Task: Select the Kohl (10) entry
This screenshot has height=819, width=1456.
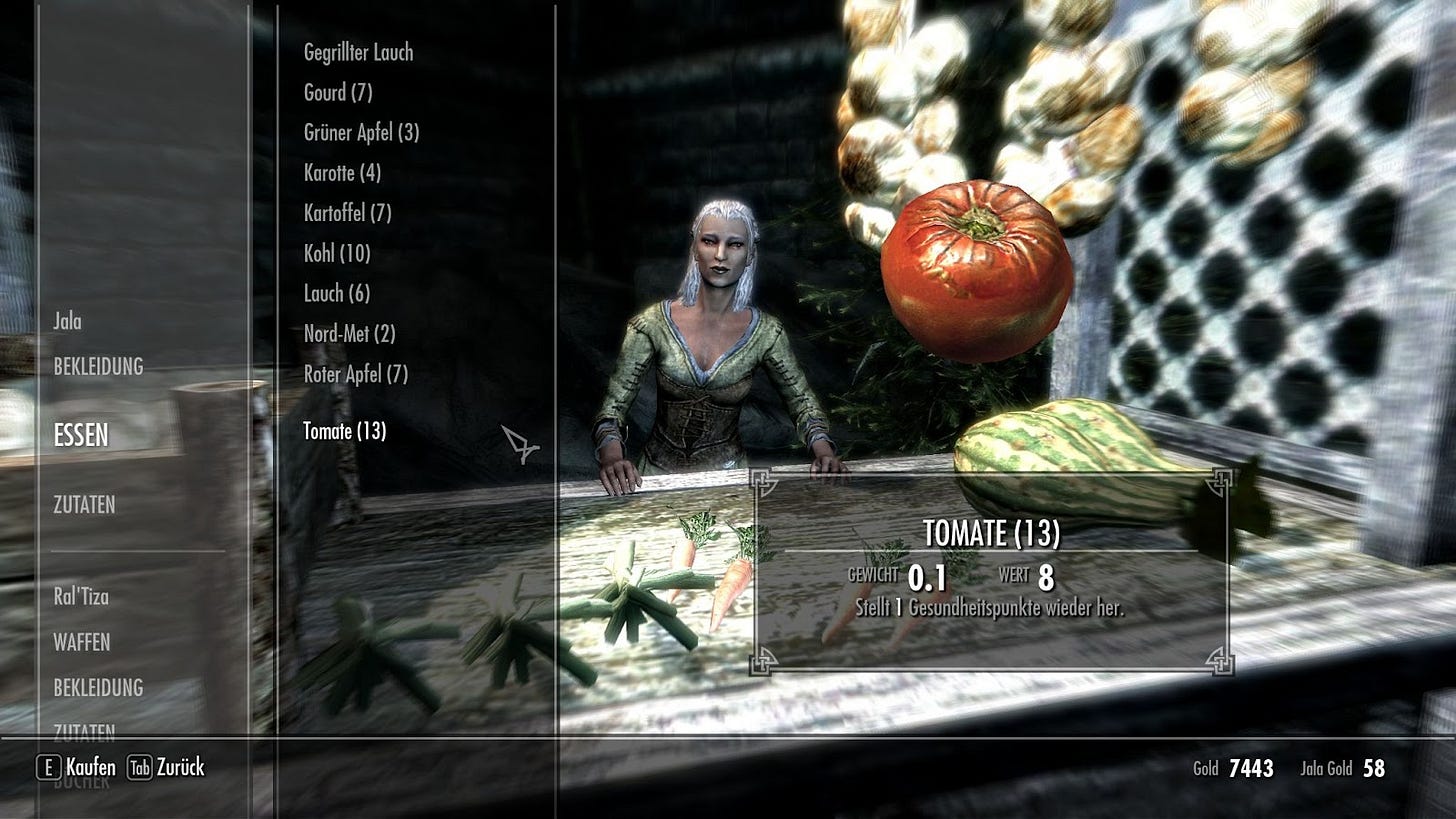Action: pyautogui.click(x=337, y=254)
